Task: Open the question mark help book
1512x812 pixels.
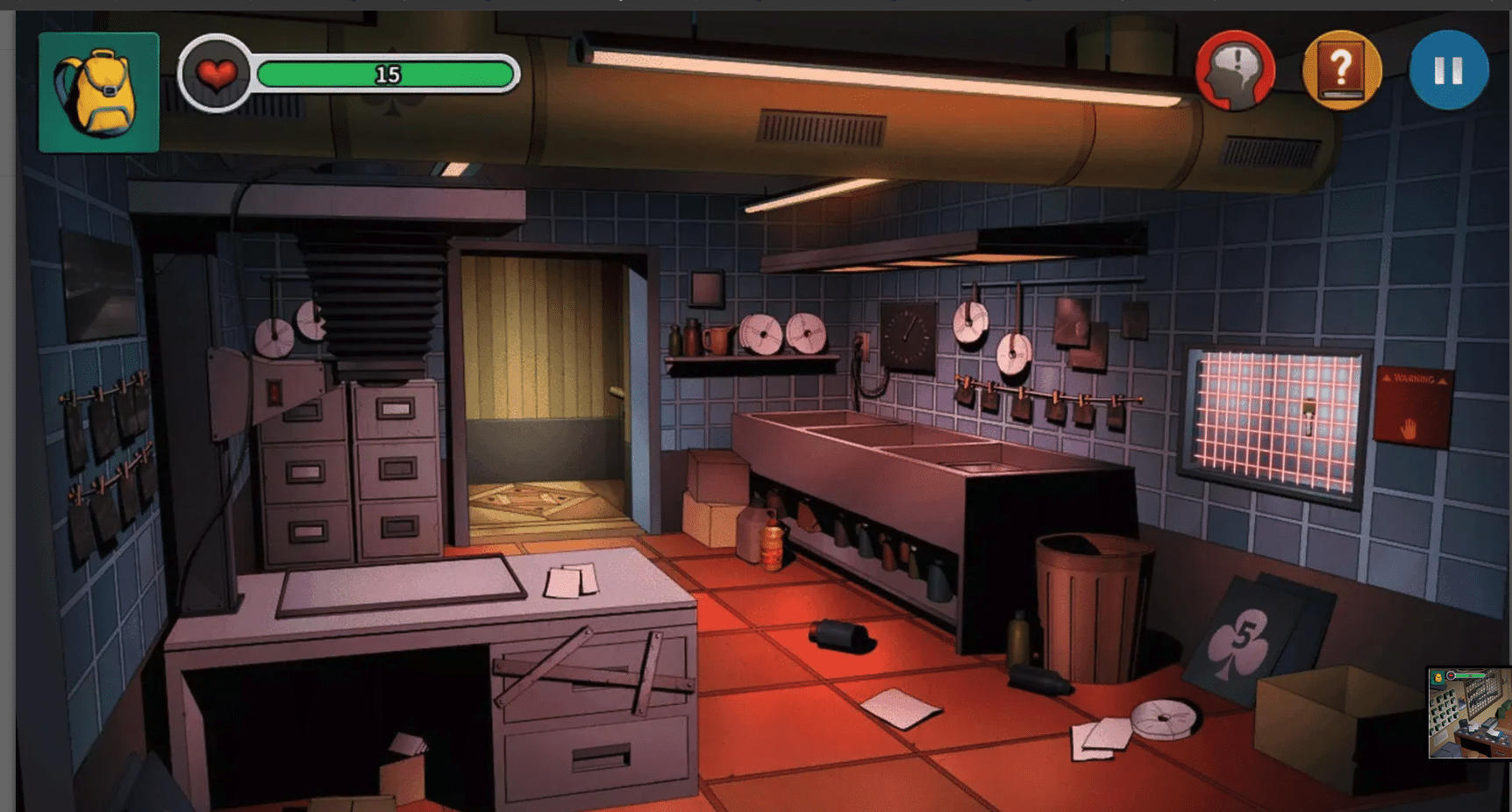Action: pyautogui.click(x=1341, y=70)
